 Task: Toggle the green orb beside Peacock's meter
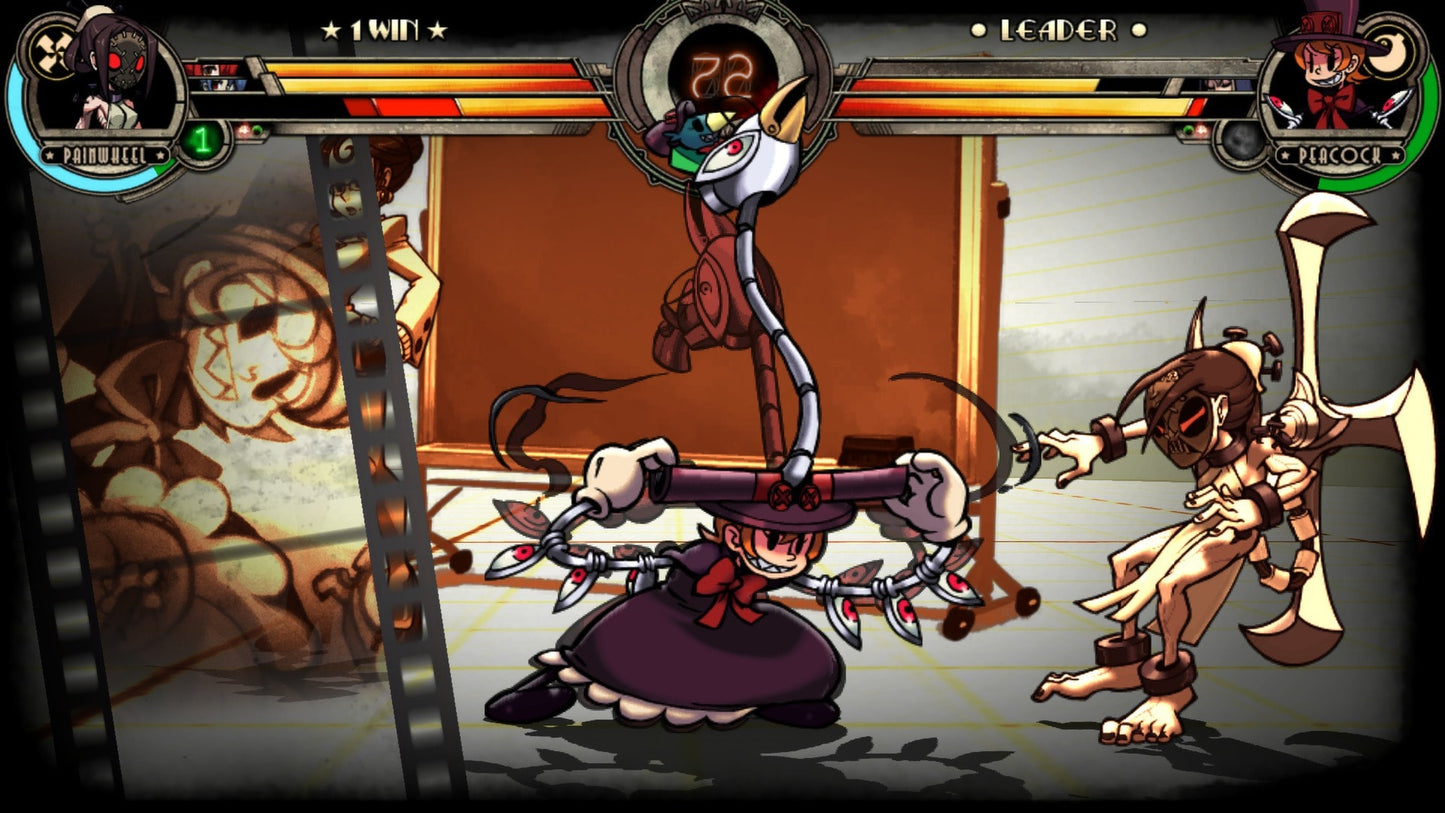click(1188, 130)
